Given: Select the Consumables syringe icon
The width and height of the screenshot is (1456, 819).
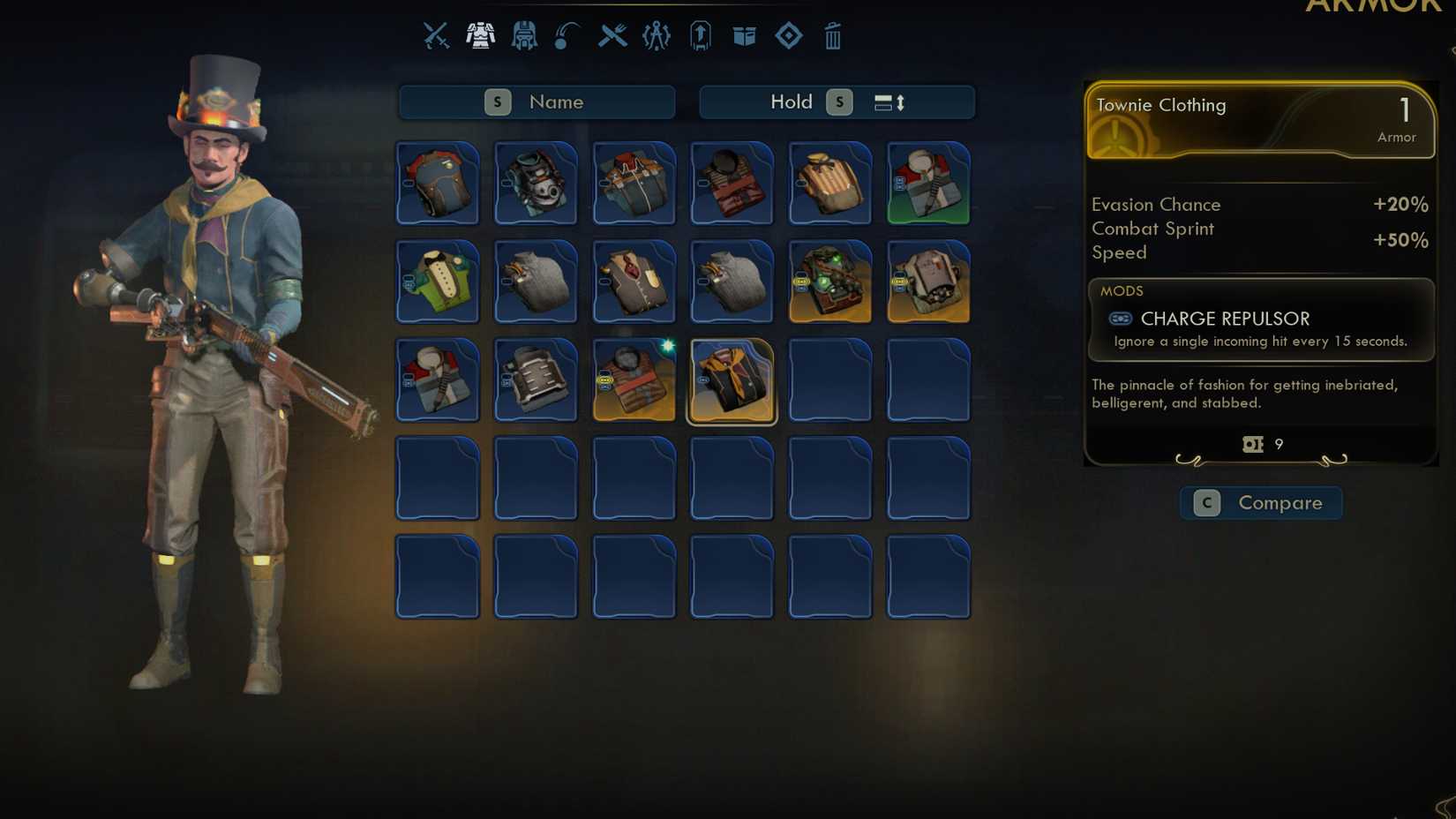Looking at the screenshot, I should click(566, 35).
